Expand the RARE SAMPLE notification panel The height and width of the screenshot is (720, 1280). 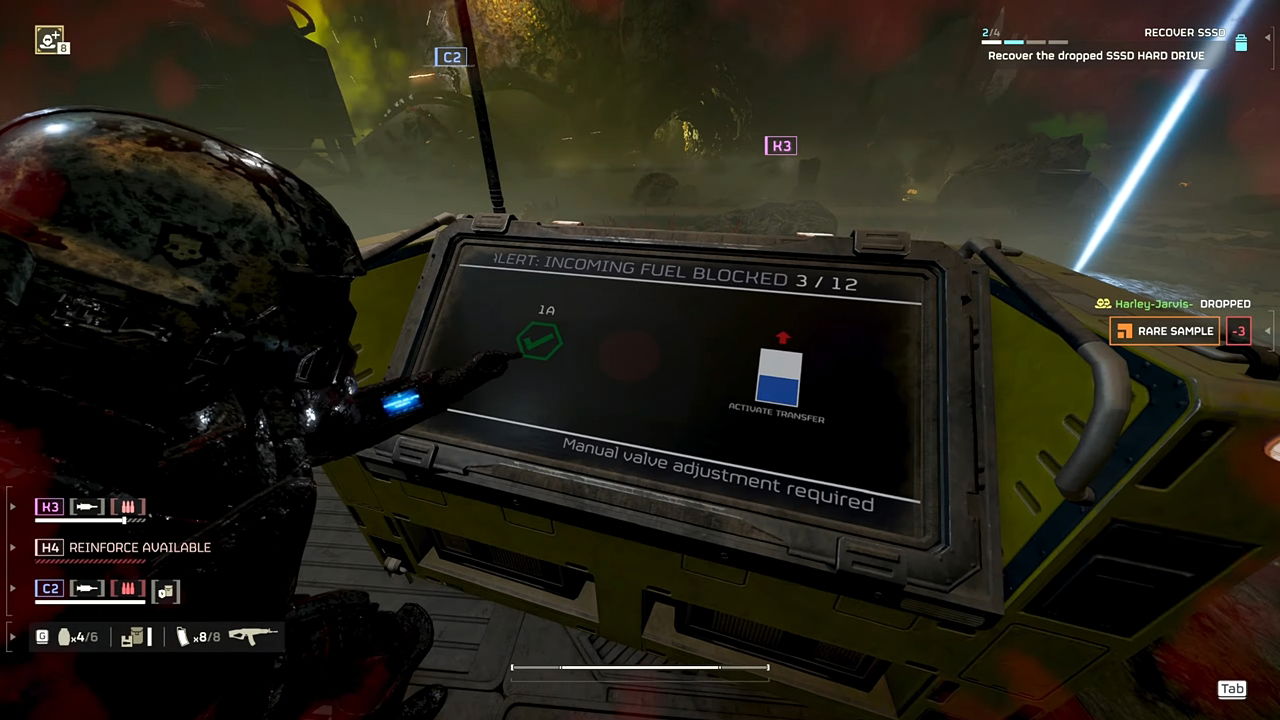(x=1267, y=330)
